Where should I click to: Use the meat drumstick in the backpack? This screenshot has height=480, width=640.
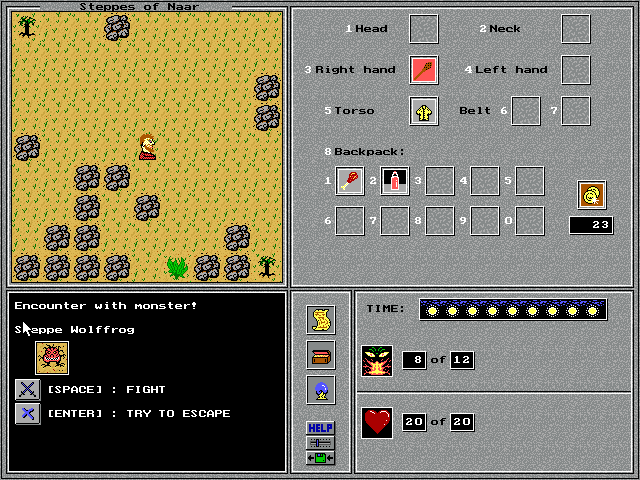(350, 181)
